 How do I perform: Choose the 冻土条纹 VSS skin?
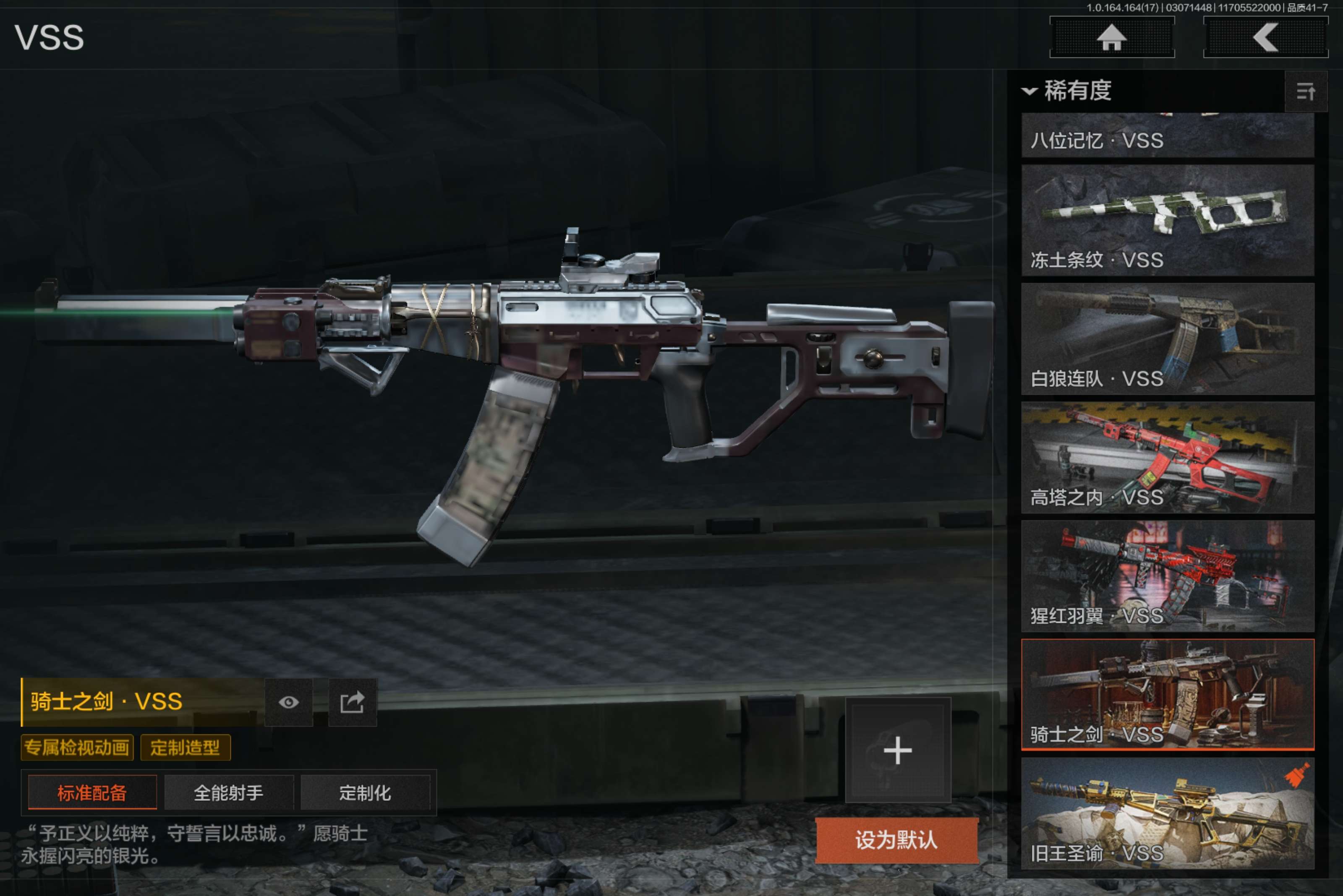click(x=1167, y=220)
